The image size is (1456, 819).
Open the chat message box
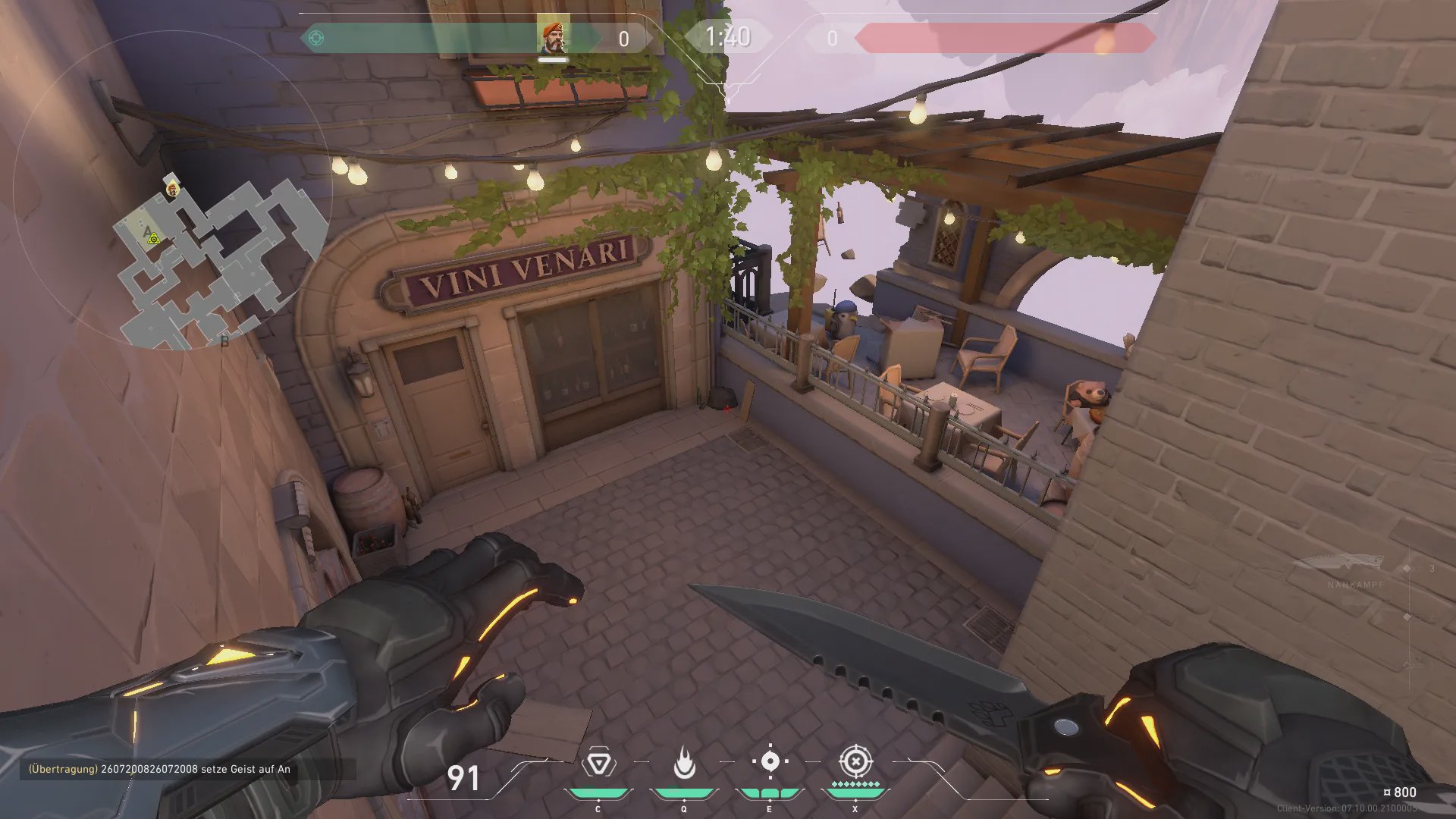[x=182, y=769]
